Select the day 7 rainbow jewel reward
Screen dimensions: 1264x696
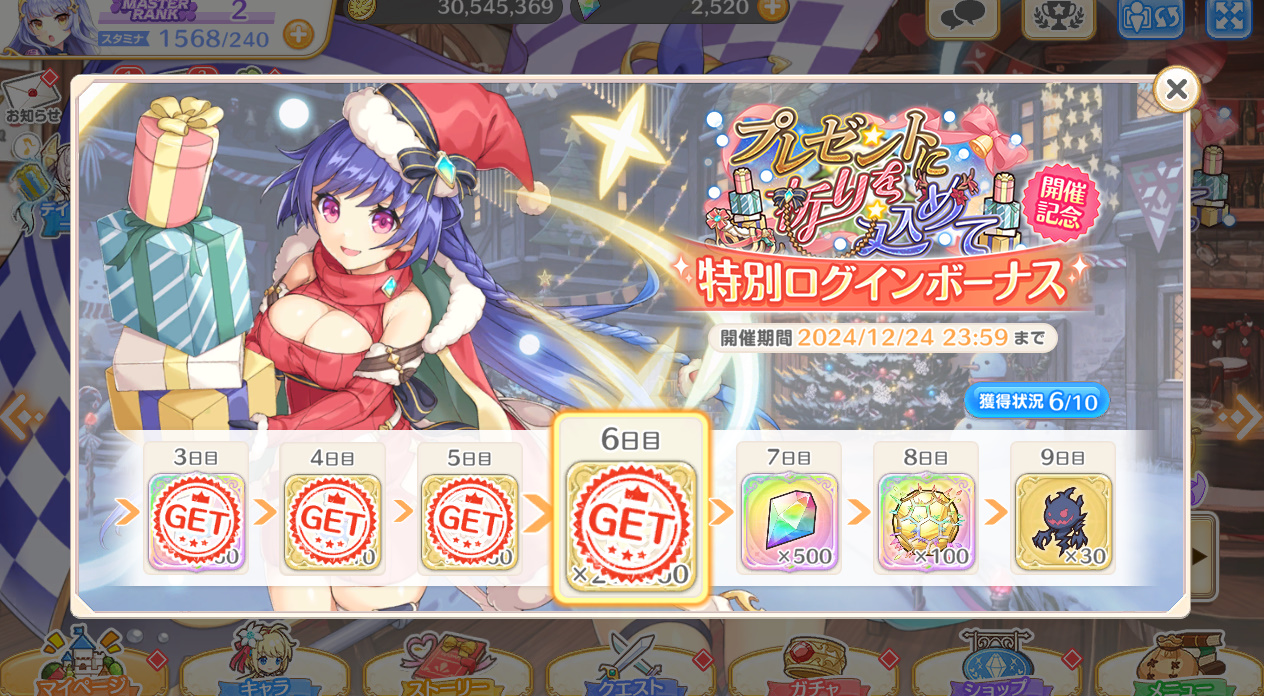click(789, 522)
